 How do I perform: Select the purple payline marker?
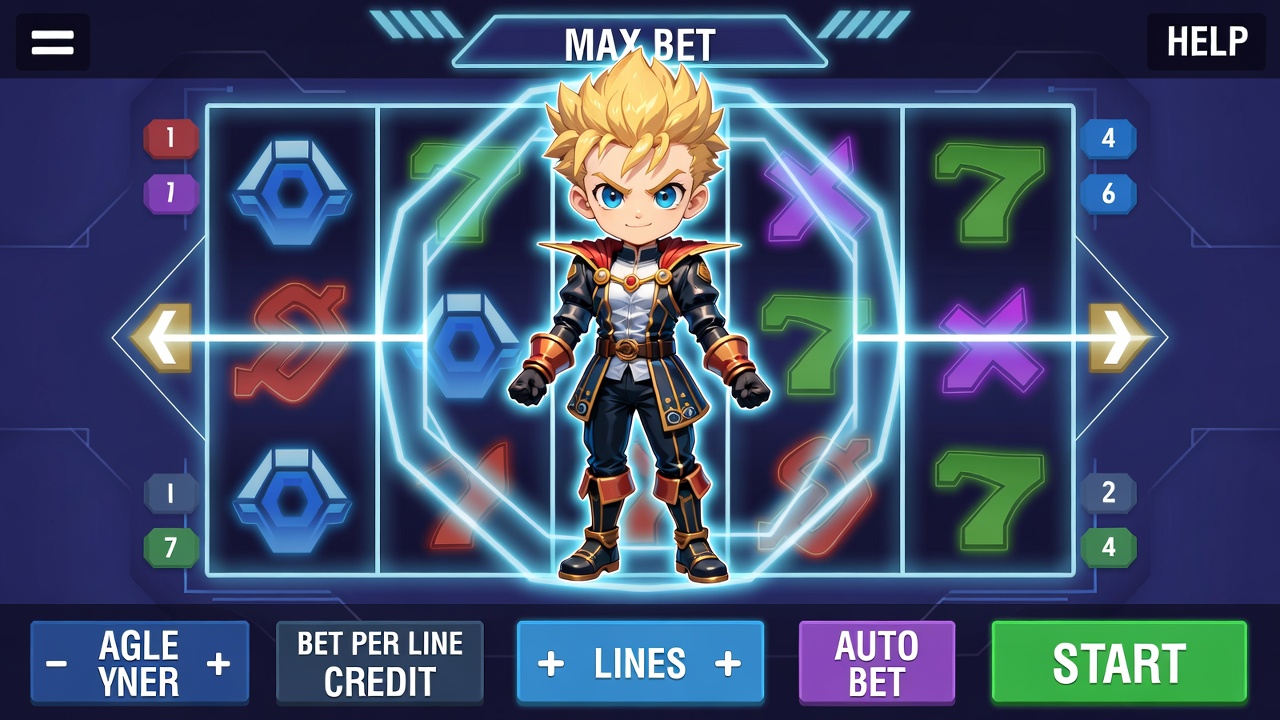click(171, 192)
